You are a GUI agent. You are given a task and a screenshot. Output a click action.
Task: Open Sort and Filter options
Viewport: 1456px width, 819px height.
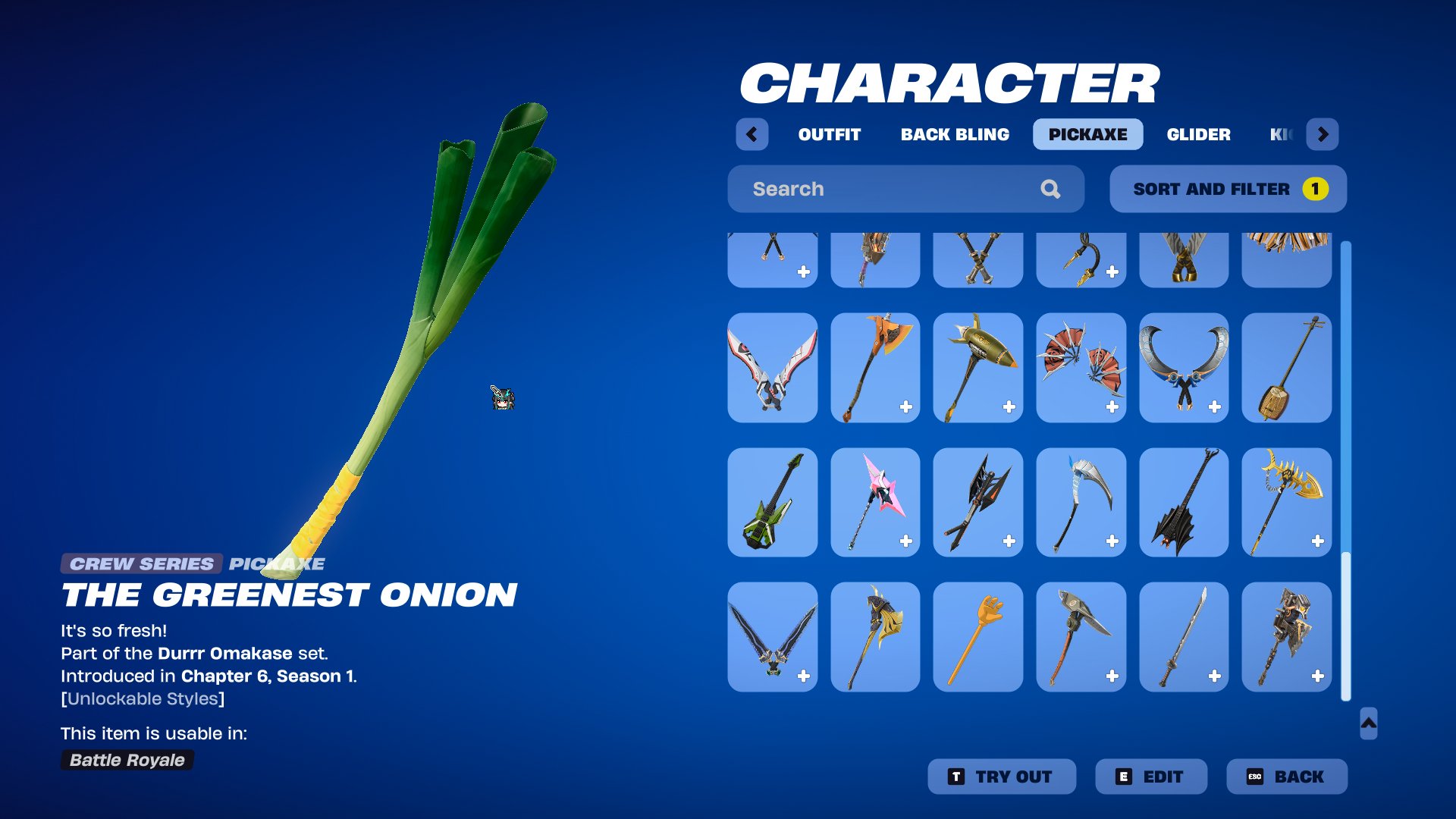pos(1227,189)
